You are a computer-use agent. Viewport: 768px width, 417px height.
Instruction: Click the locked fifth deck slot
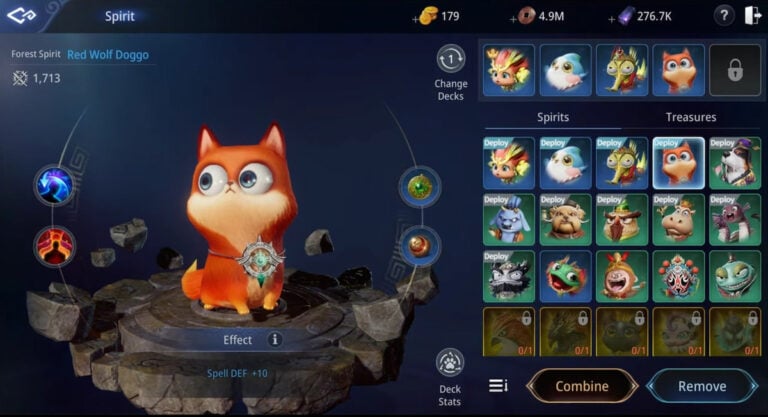(x=735, y=70)
